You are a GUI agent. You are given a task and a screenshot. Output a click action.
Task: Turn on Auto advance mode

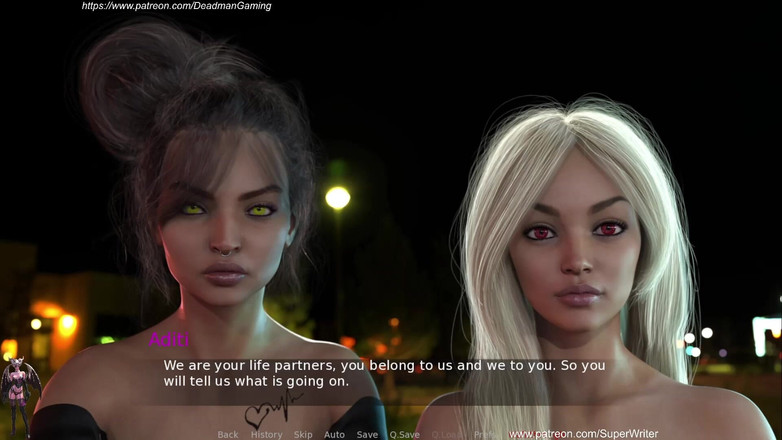(x=334, y=435)
